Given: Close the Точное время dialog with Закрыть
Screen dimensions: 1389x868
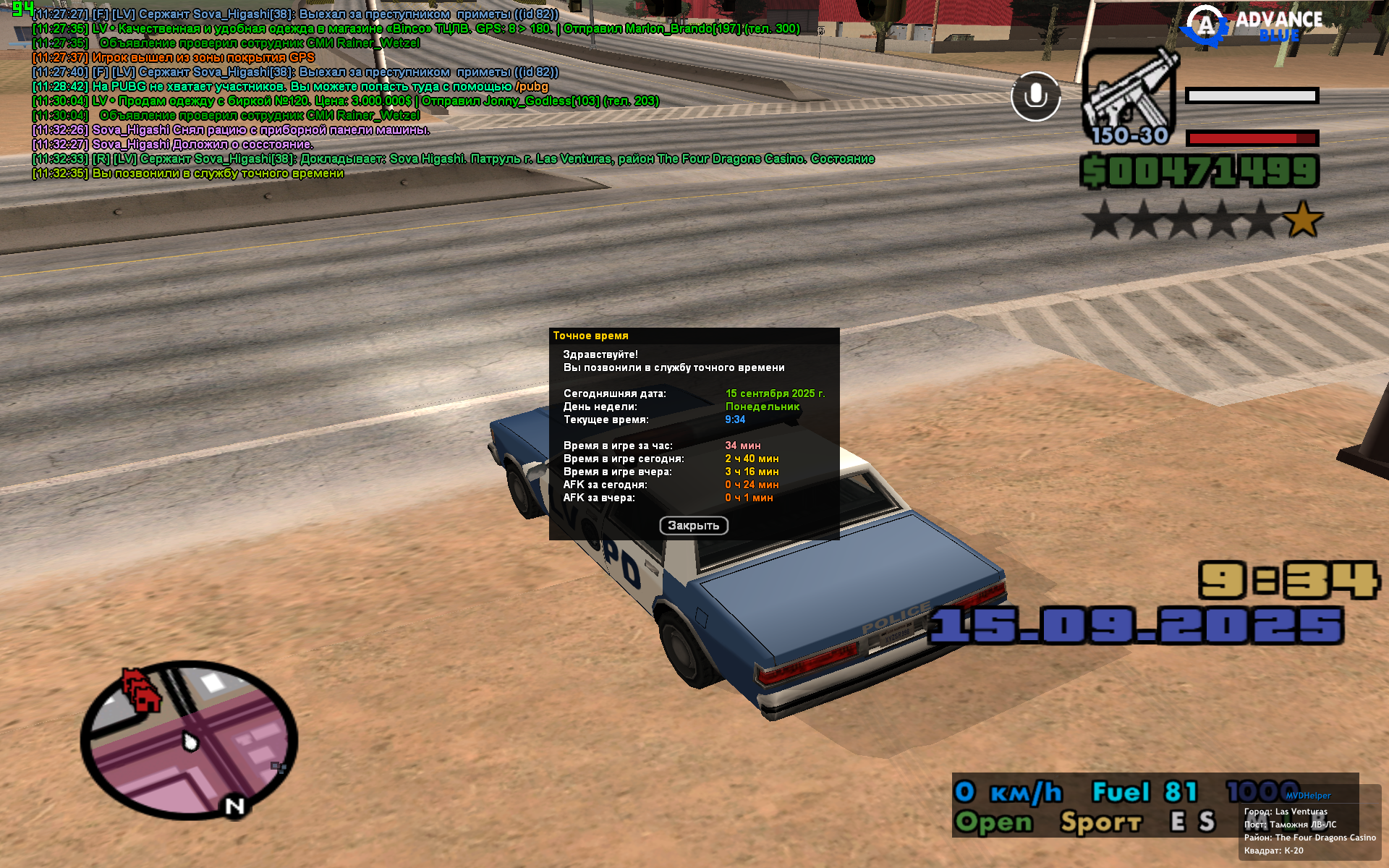Looking at the screenshot, I should pos(693,526).
